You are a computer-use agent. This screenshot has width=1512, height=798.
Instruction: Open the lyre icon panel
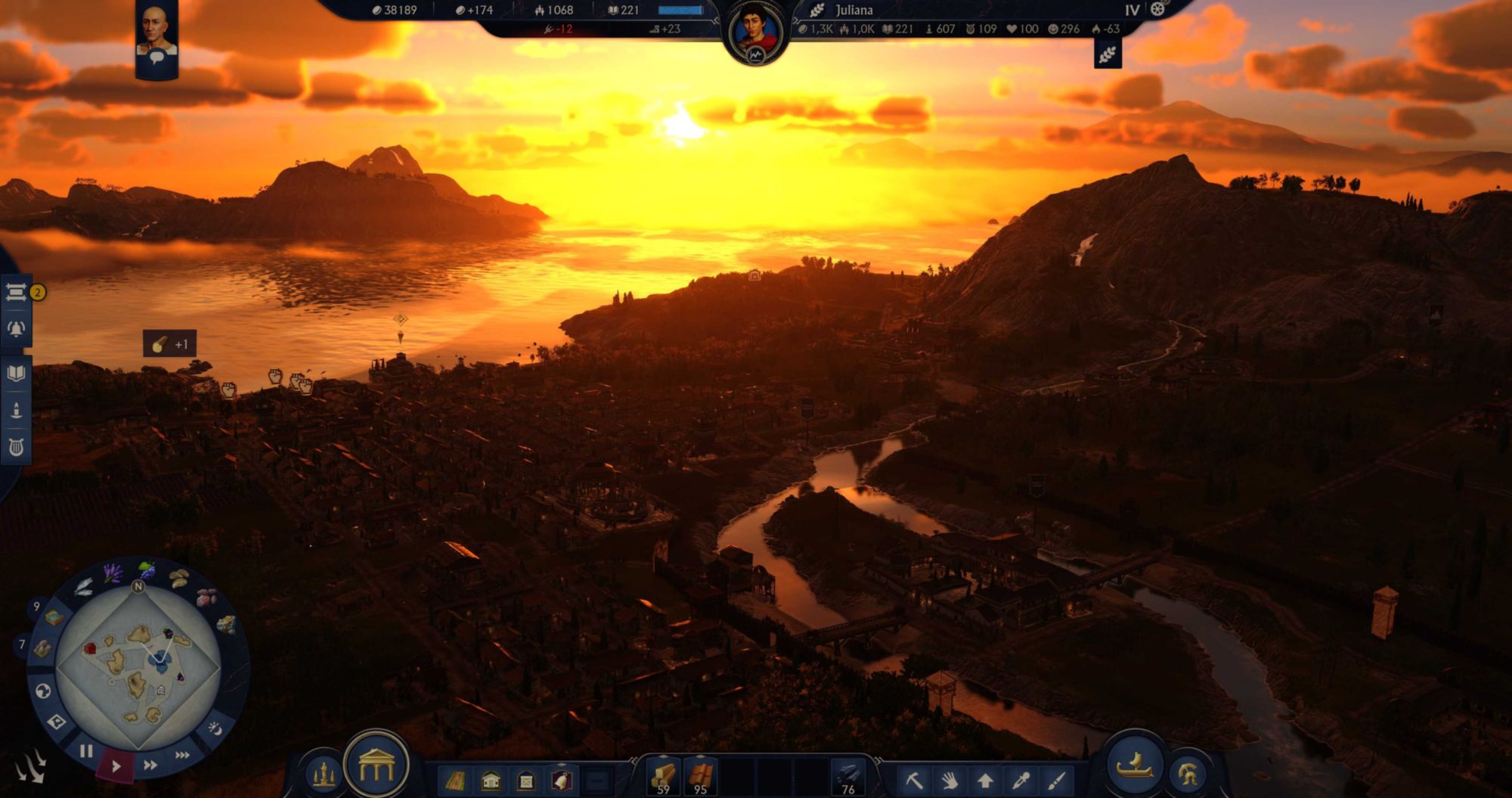tap(17, 448)
